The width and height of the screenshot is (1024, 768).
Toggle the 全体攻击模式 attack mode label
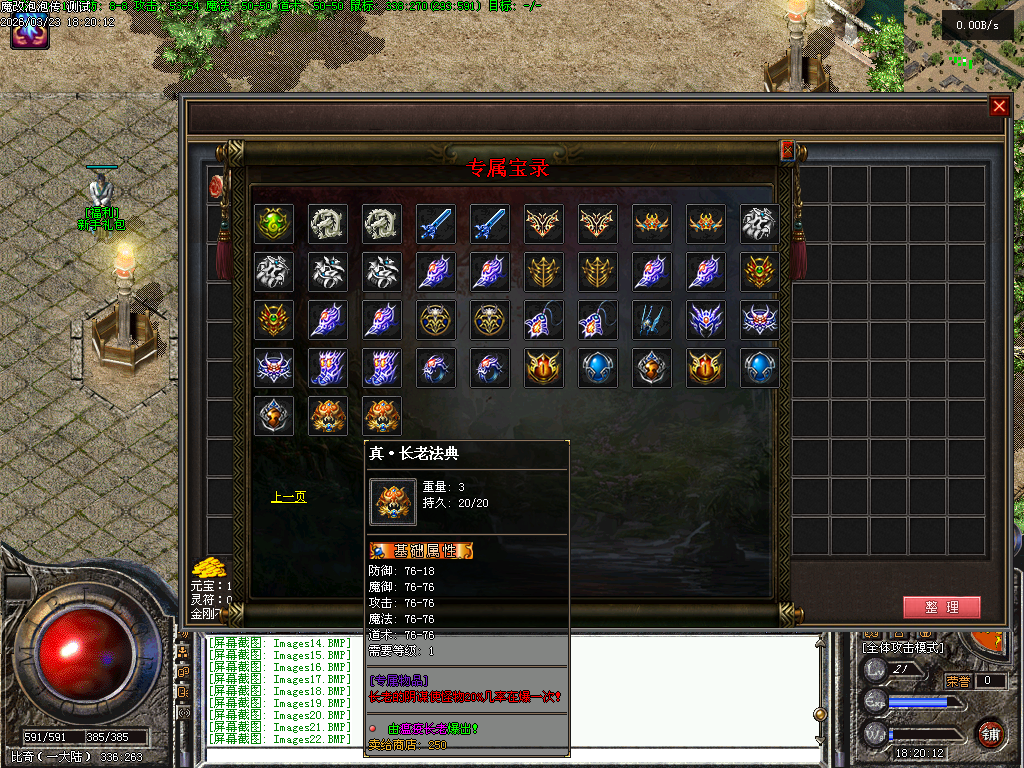(x=902, y=648)
